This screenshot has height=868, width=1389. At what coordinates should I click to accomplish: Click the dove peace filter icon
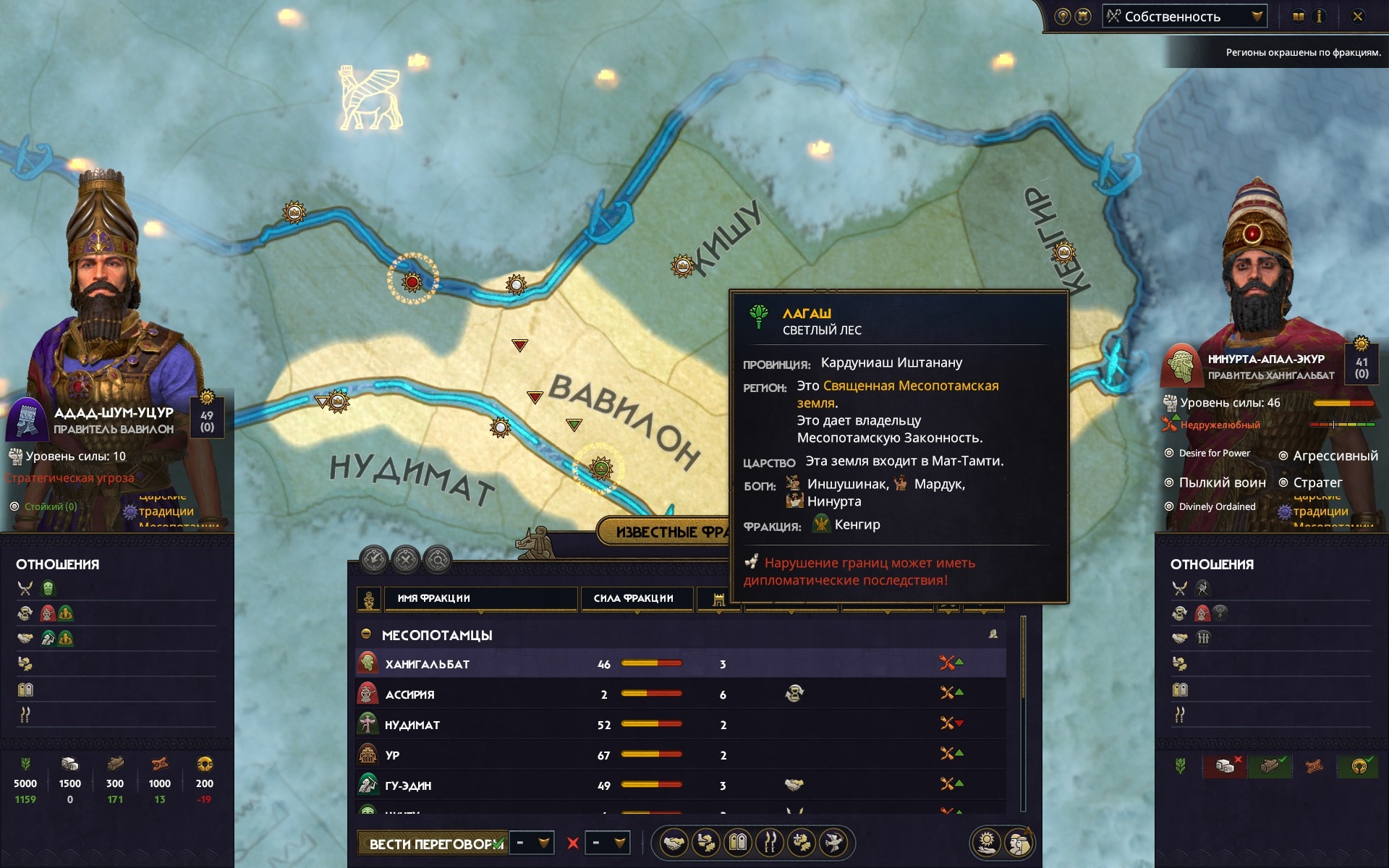tap(833, 843)
